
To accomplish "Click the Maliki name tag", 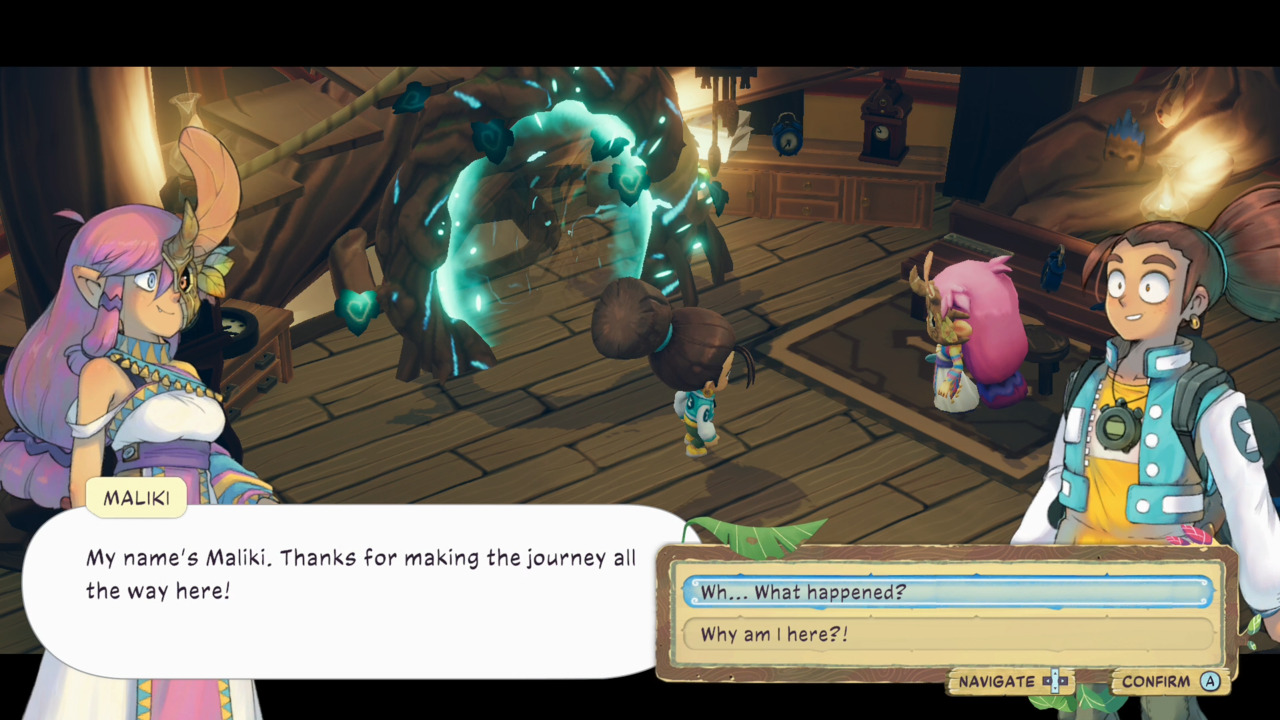I will click(136, 497).
